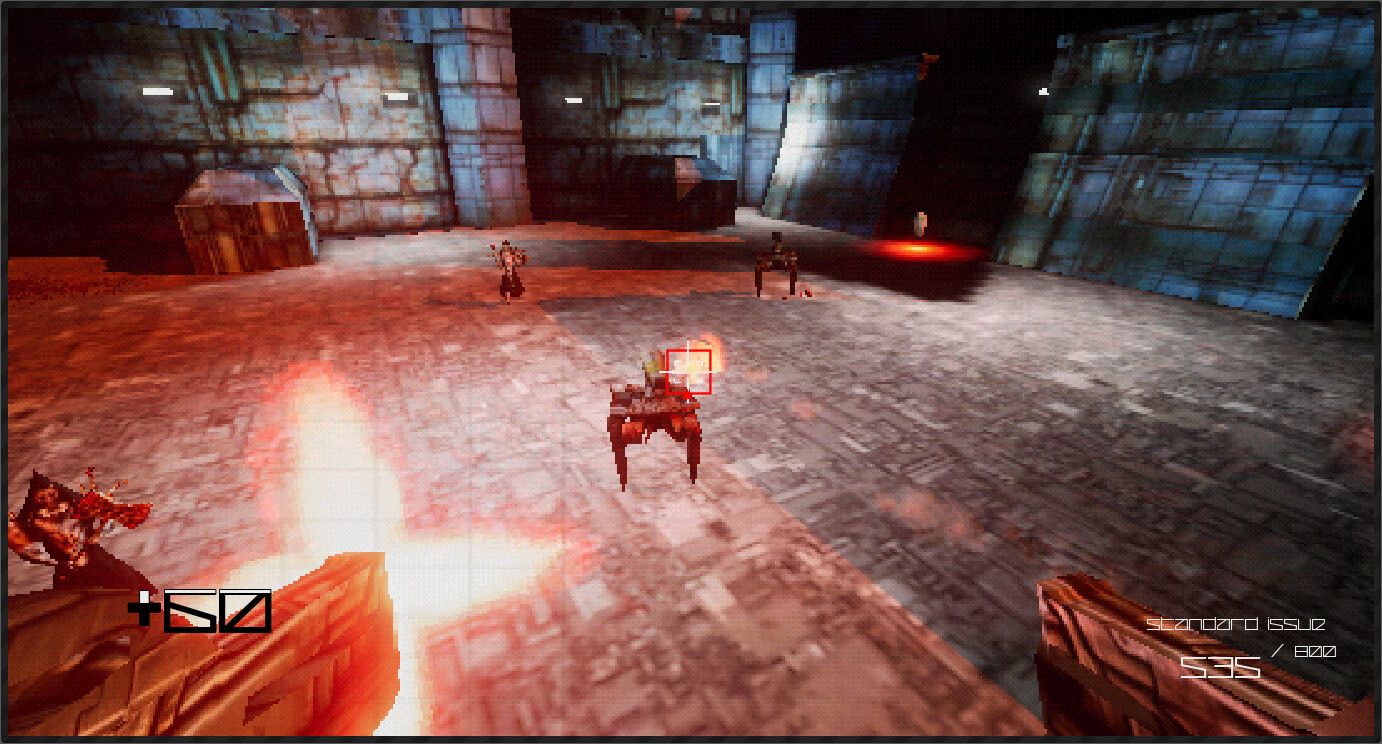Click the large 535 ammo counter
This screenshot has height=744, width=1382.
click(1222, 667)
